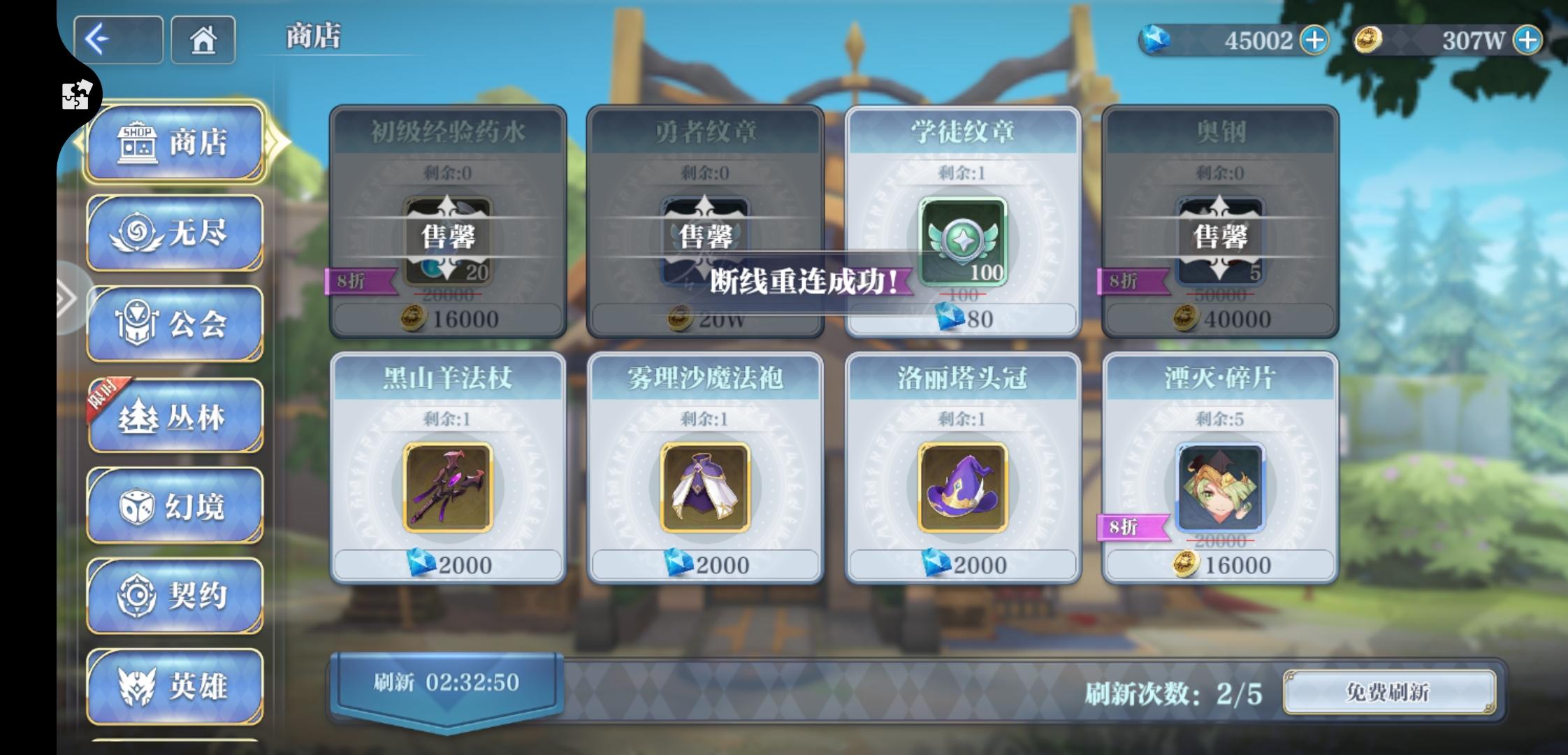Open the 英雄 hero shop
Image resolution: width=1568 pixels, height=755 pixels.
pos(174,686)
